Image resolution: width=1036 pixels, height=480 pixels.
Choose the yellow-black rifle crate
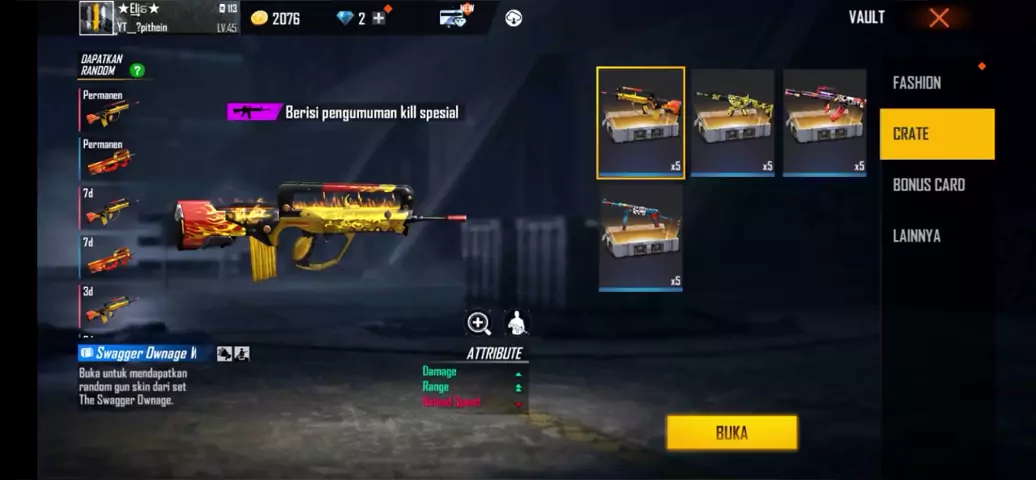pos(733,123)
